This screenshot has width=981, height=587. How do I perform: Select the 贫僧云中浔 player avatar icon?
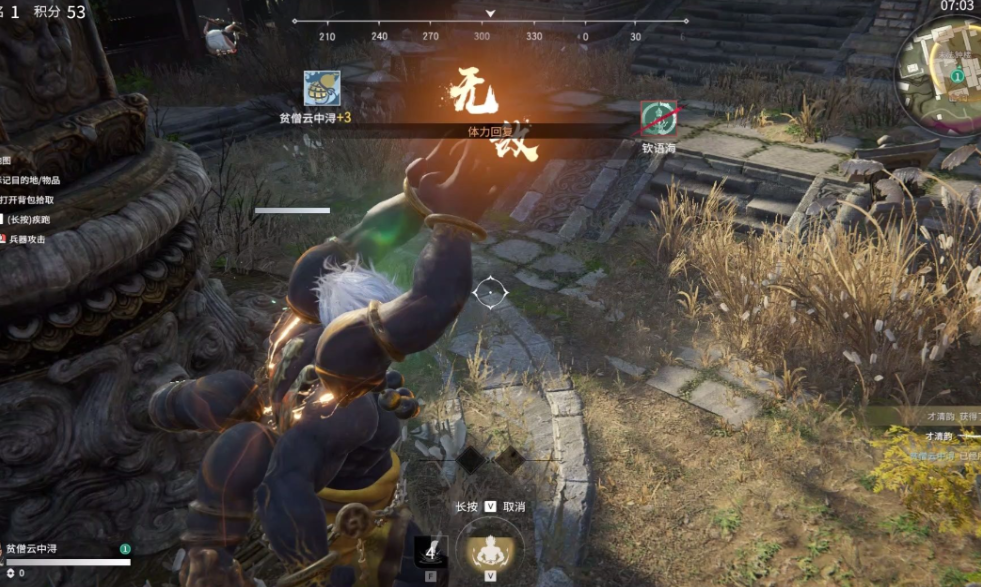tap(322, 89)
